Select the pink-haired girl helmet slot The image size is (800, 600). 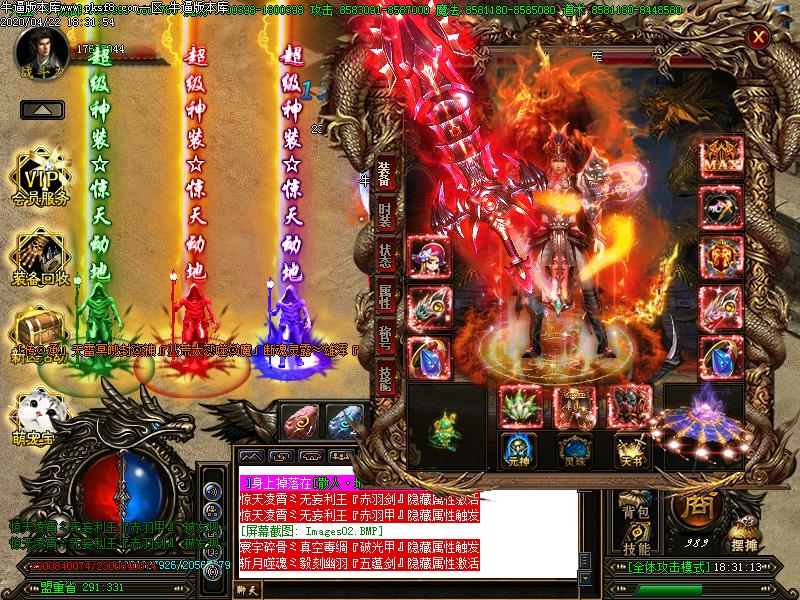tap(429, 256)
